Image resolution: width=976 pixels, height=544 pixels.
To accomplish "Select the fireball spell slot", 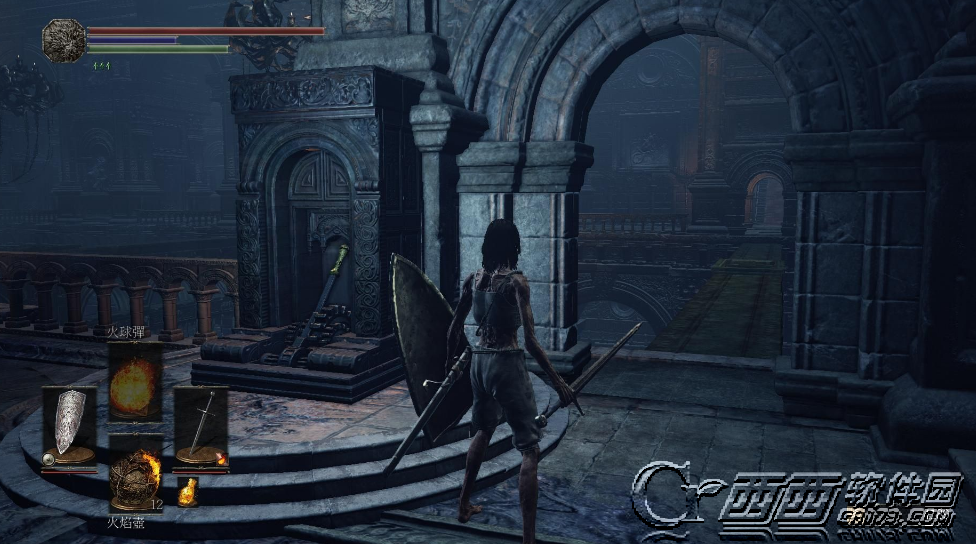I will 135,381.
